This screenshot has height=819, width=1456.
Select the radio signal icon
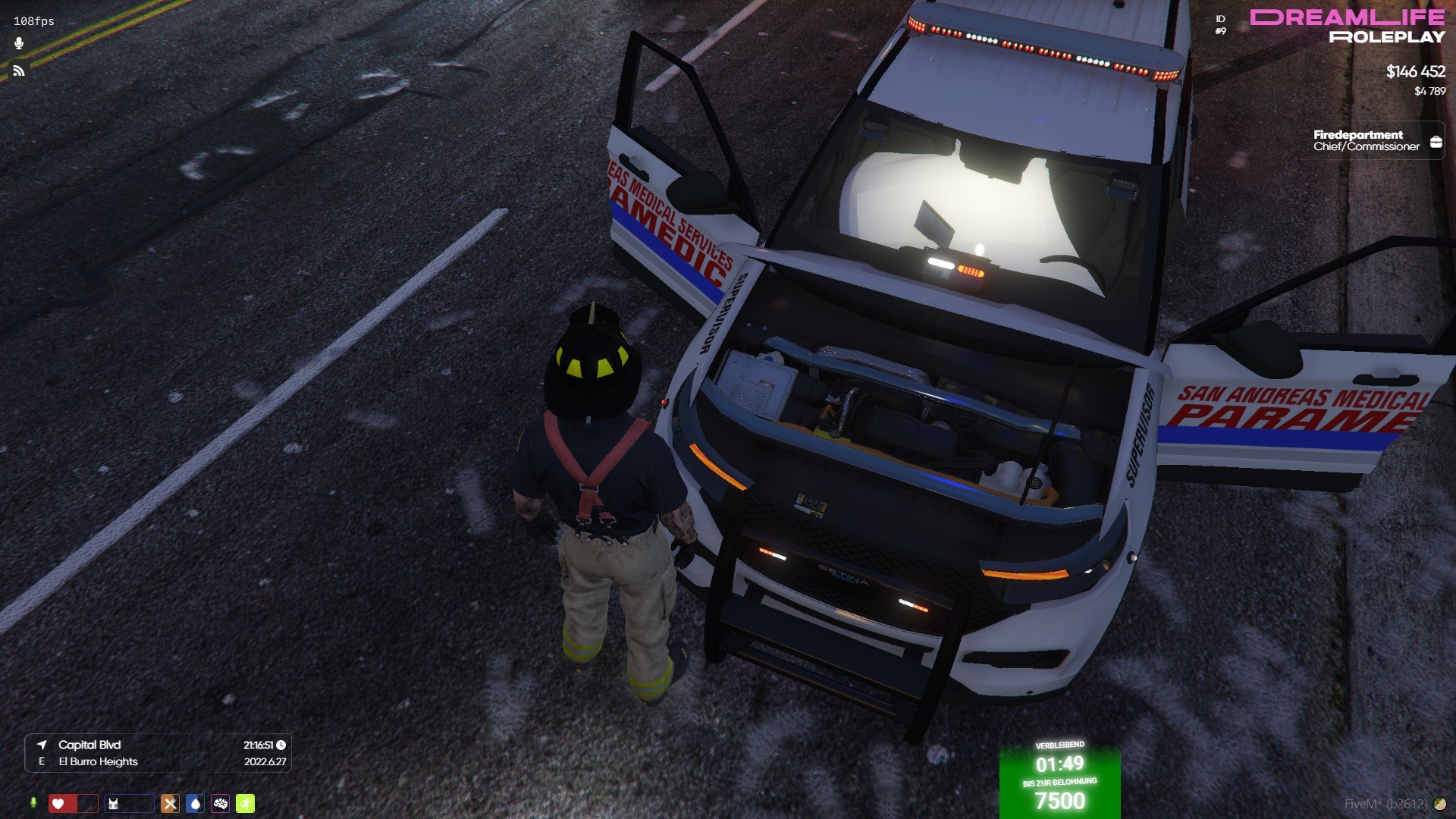(x=19, y=71)
